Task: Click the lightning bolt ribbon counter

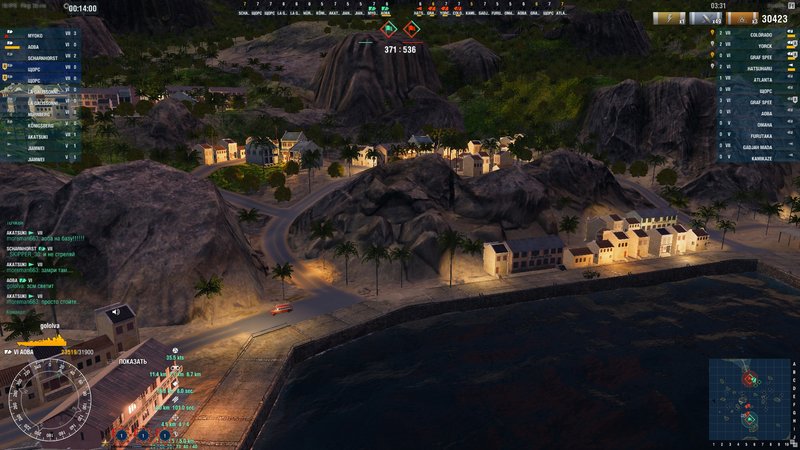Action: pos(668,18)
